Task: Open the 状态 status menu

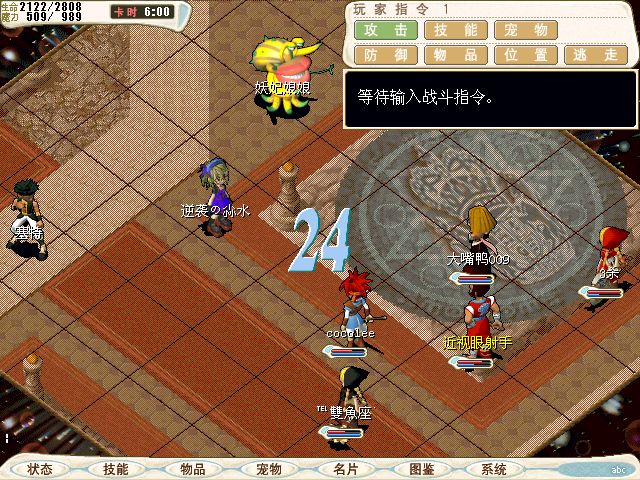Action: pyautogui.click(x=40, y=469)
